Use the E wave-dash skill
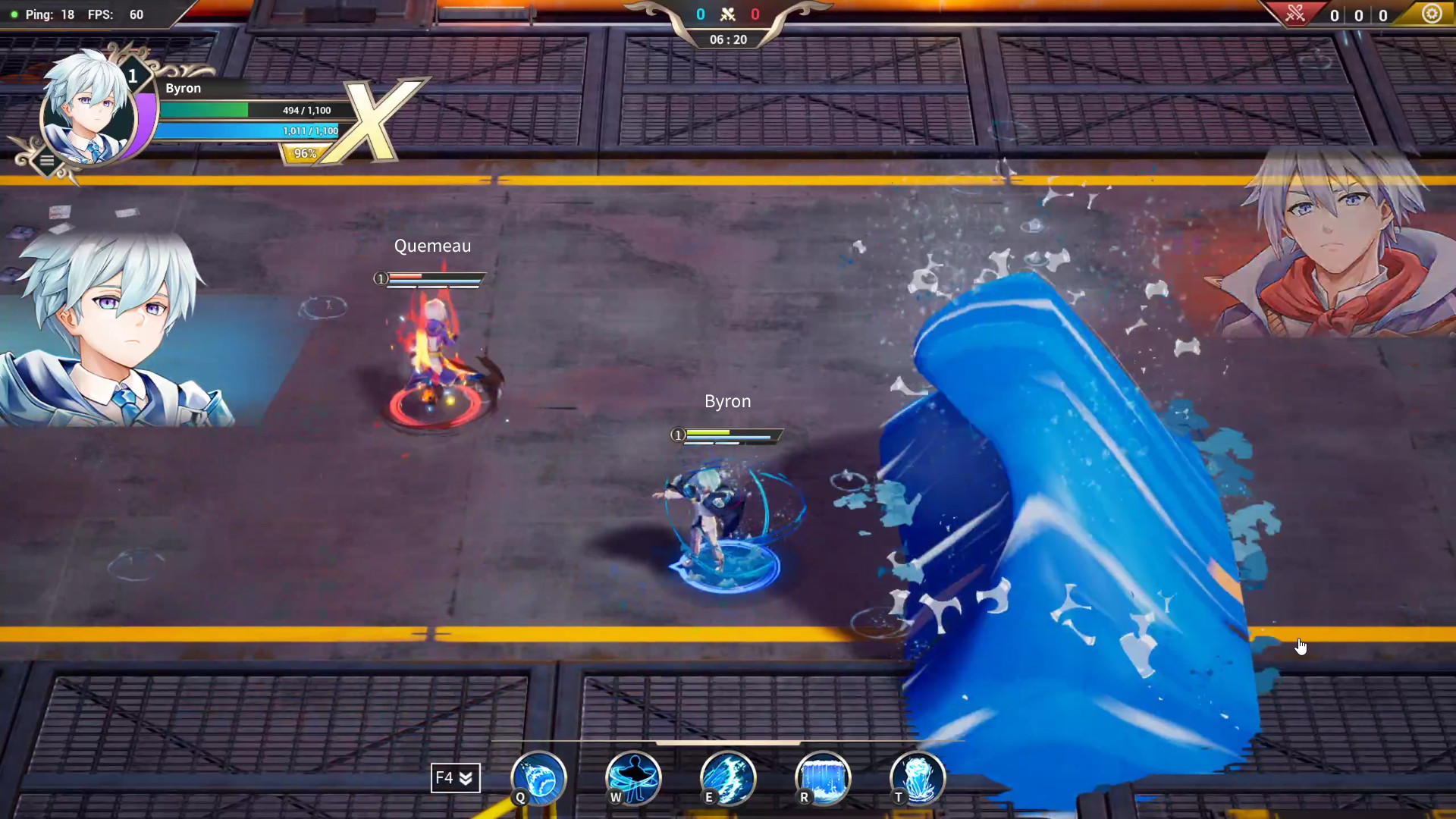 click(728, 777)
